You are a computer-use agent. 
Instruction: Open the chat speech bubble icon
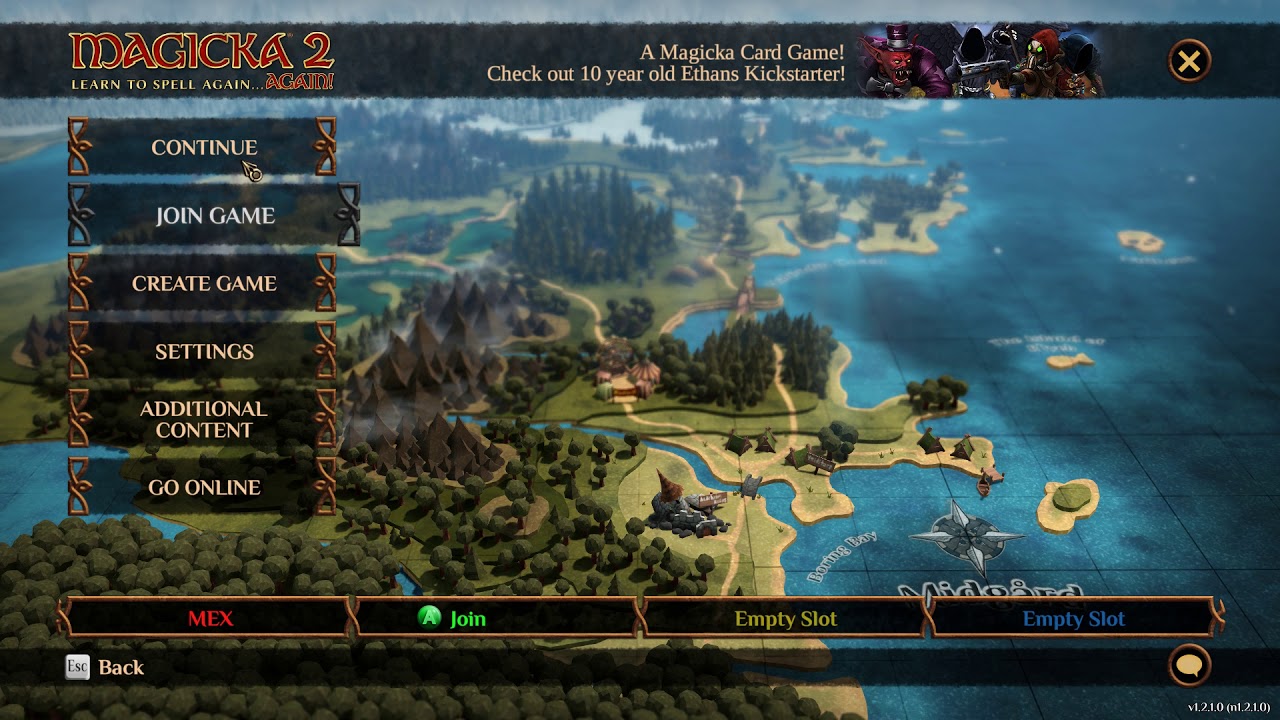(x=1189, y=665)
